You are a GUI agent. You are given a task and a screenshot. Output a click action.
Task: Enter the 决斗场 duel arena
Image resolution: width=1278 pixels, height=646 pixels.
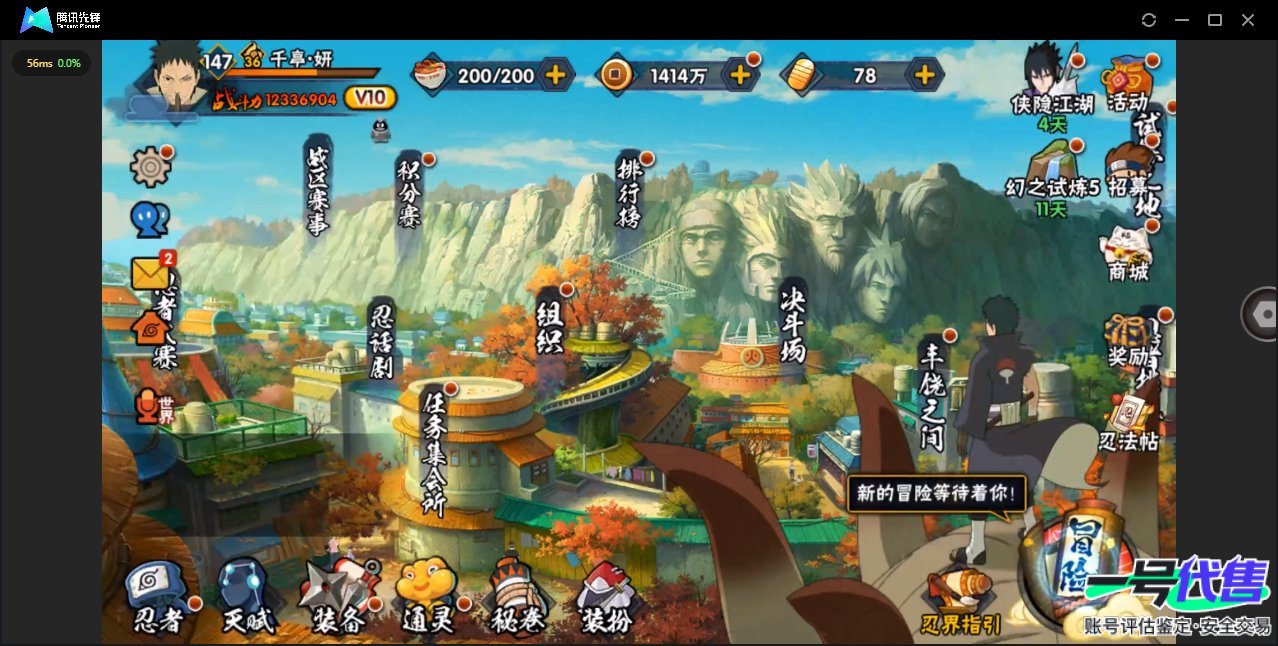pyautogui.click(x=792, y=322)
